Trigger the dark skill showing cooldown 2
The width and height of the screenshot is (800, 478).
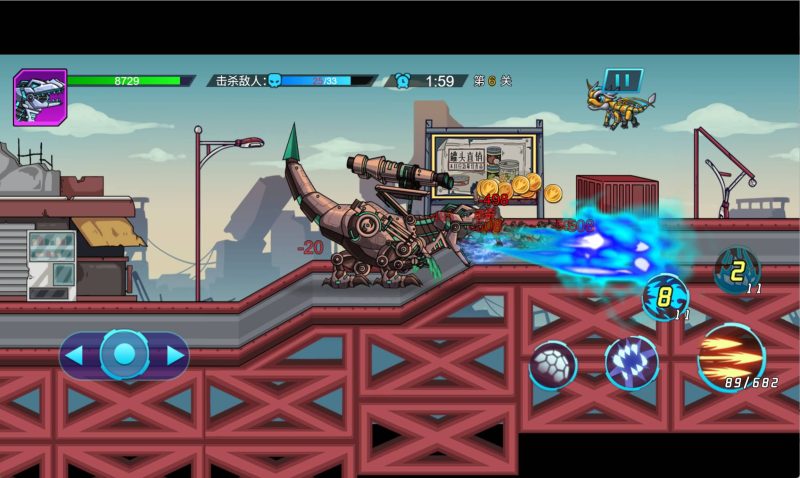[737, 270]
